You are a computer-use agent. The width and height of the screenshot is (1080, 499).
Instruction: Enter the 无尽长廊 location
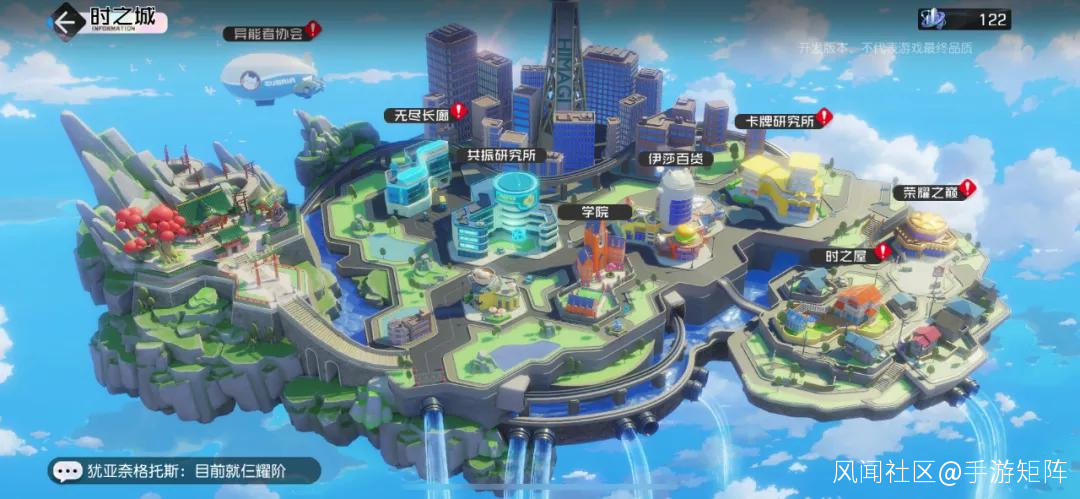[418, 116]
